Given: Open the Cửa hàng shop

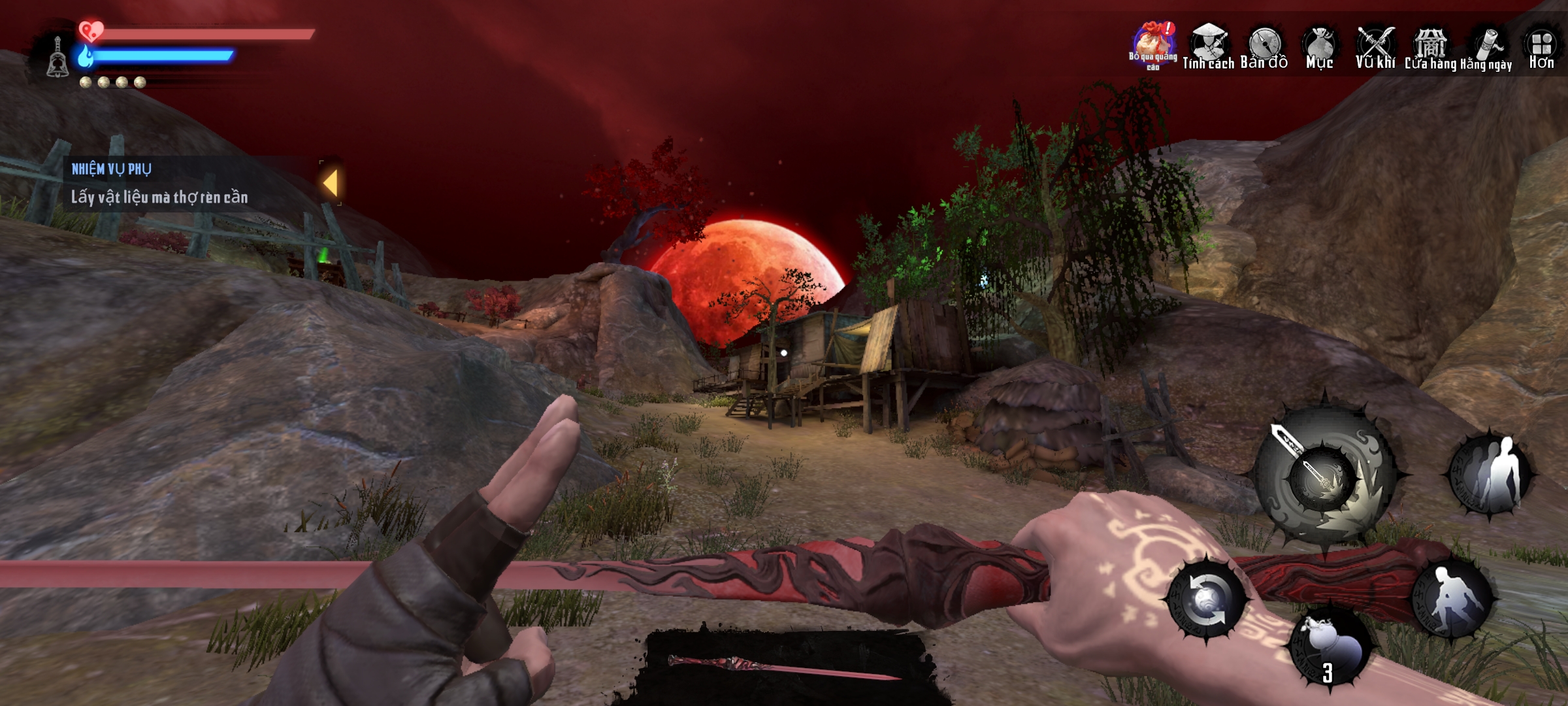Looking at the screenshot, I should click(x=1430, y=46).
